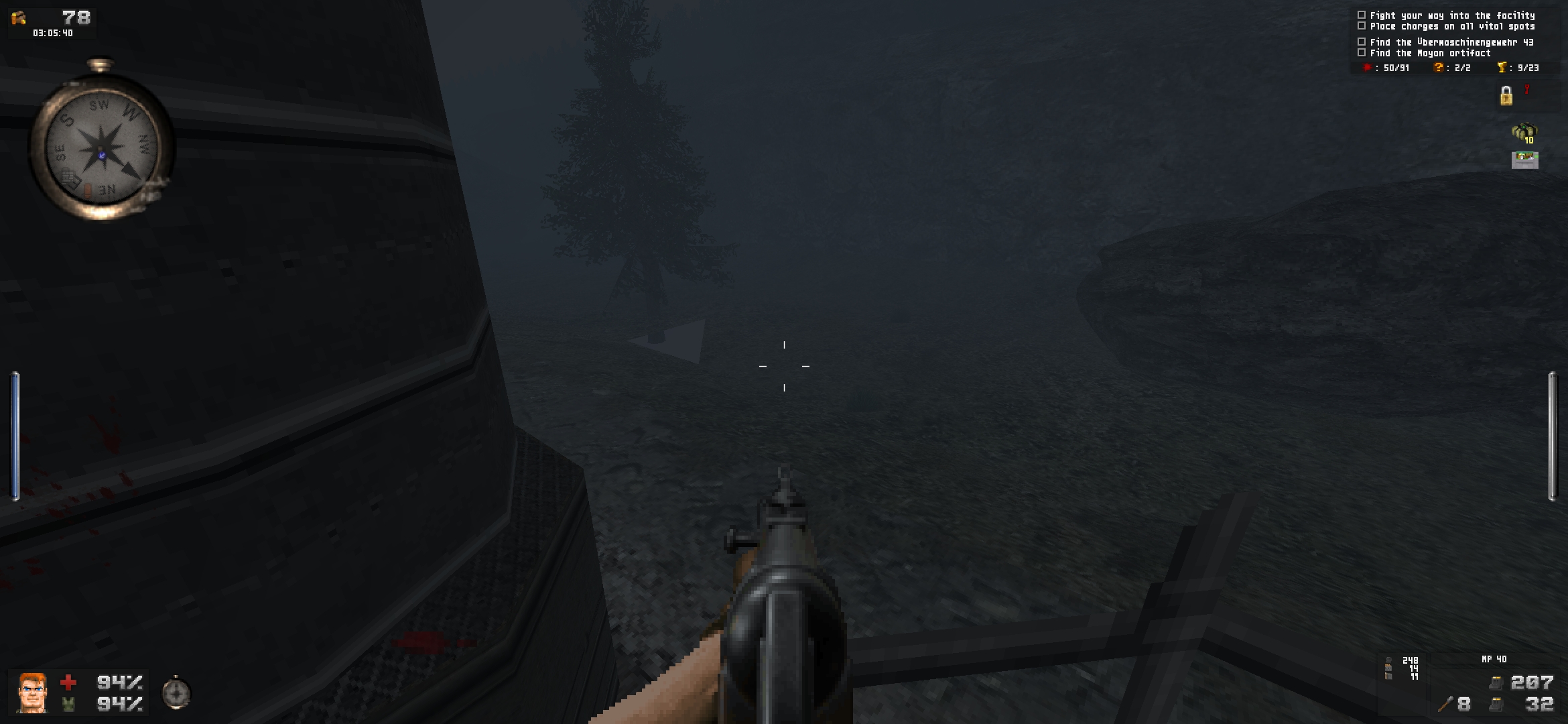
Task: Select the MP 40 magazine icon showing 32
Action: tap(1496, 704)
